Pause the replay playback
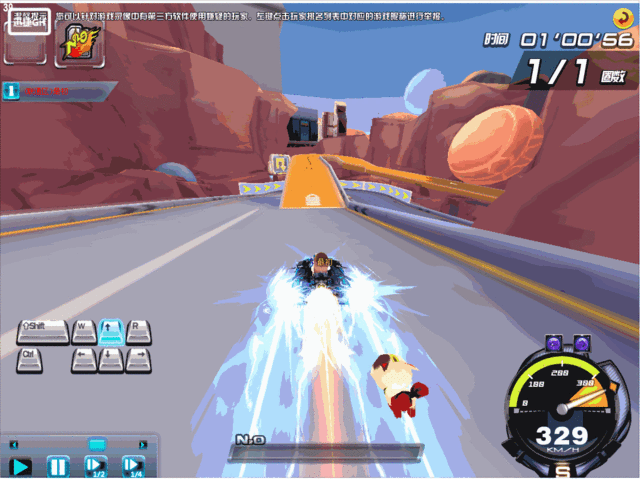This screenshot has height=479, width=640. pos(58,466)
